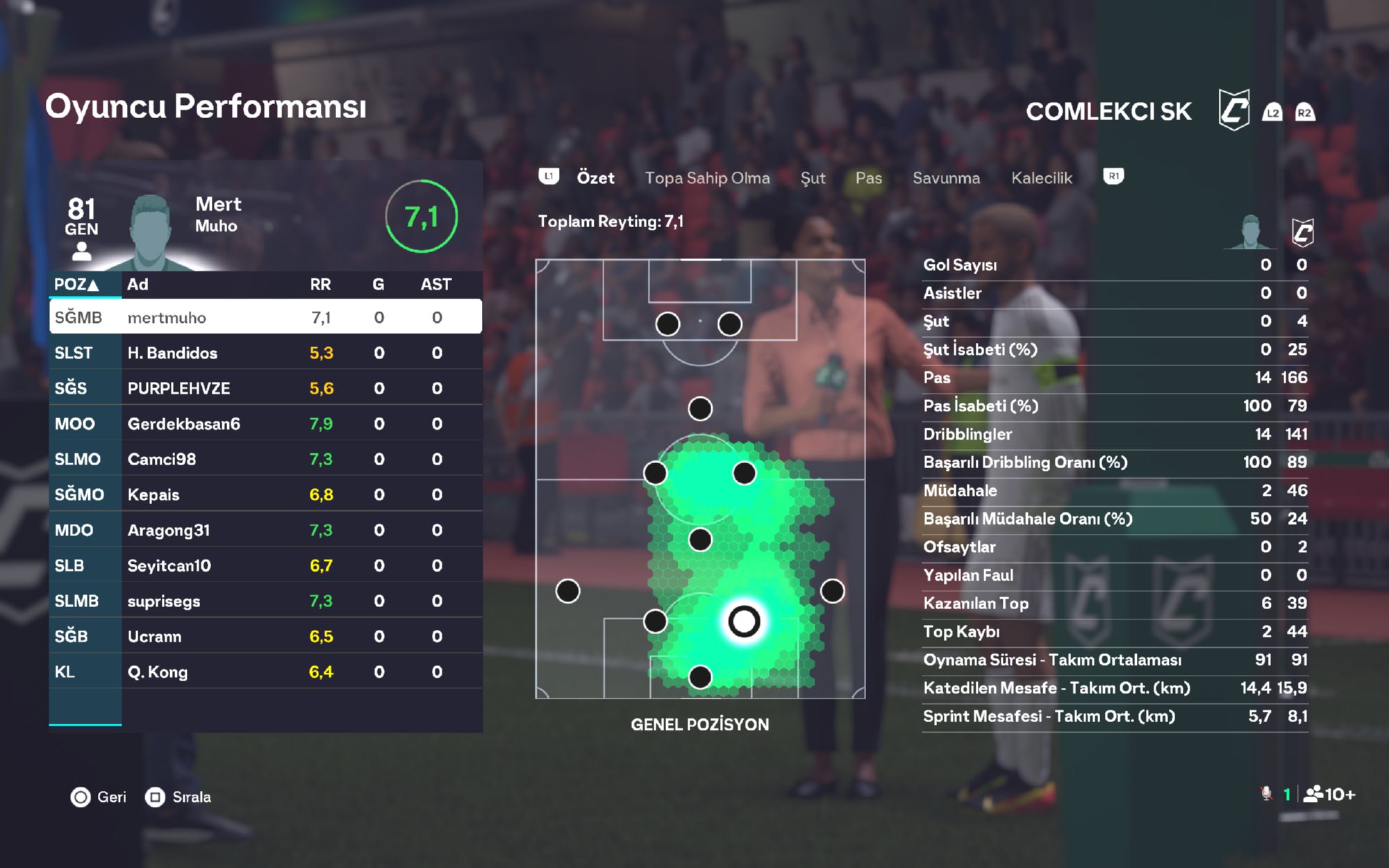Switch to the Topa Sahip Olma tab
This screenshot has width=1389, height=868.
(707, 178)
